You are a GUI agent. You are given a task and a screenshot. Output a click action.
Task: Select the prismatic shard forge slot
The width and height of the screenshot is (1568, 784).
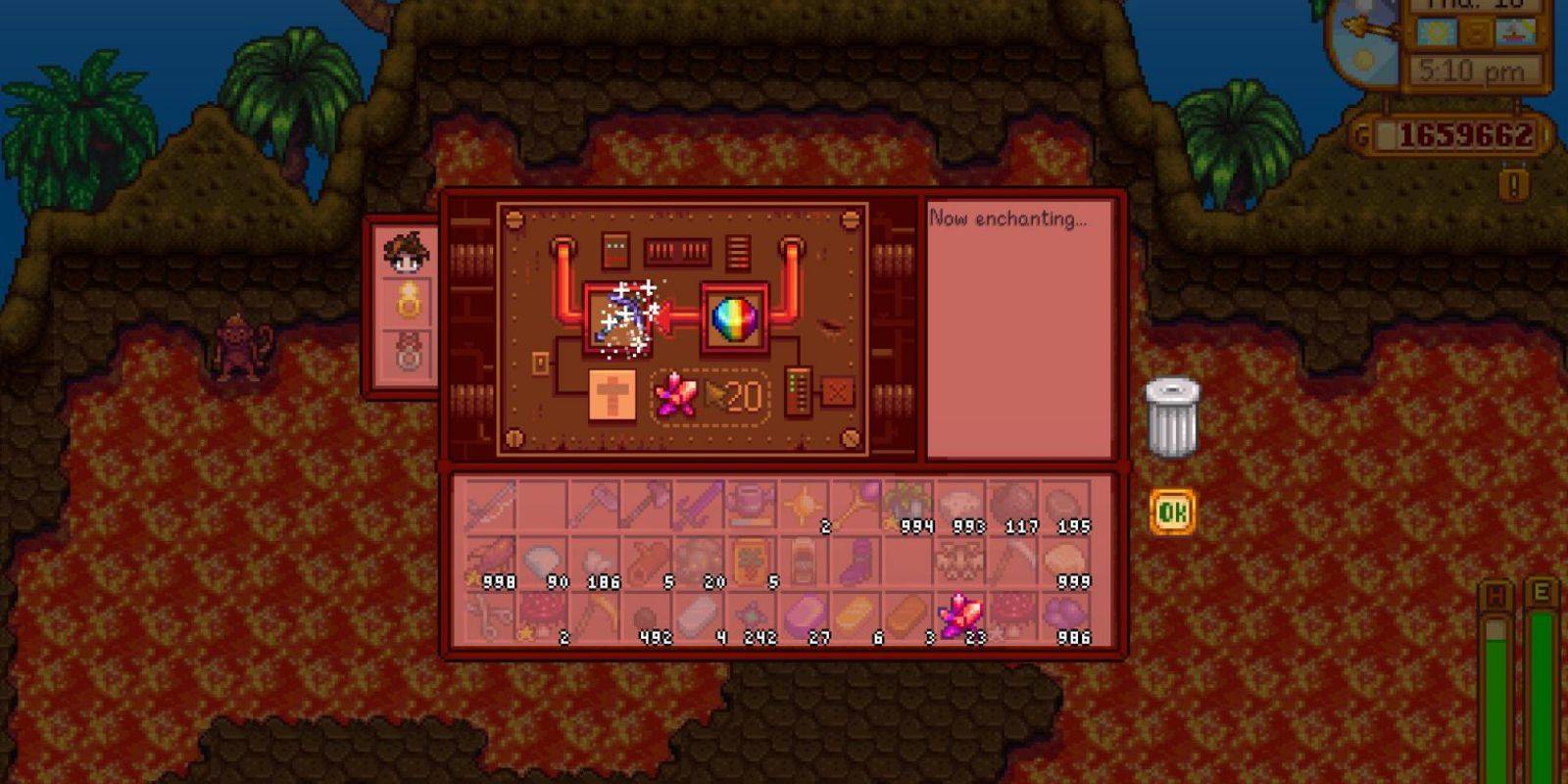tap(735, 320)
